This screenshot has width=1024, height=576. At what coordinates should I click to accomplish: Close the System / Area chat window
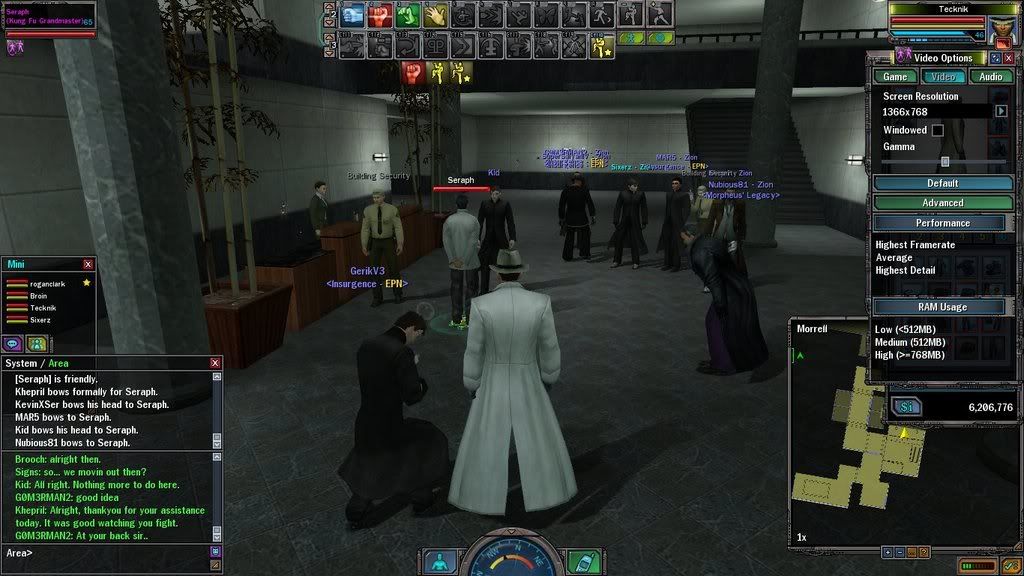pos(215,363)
